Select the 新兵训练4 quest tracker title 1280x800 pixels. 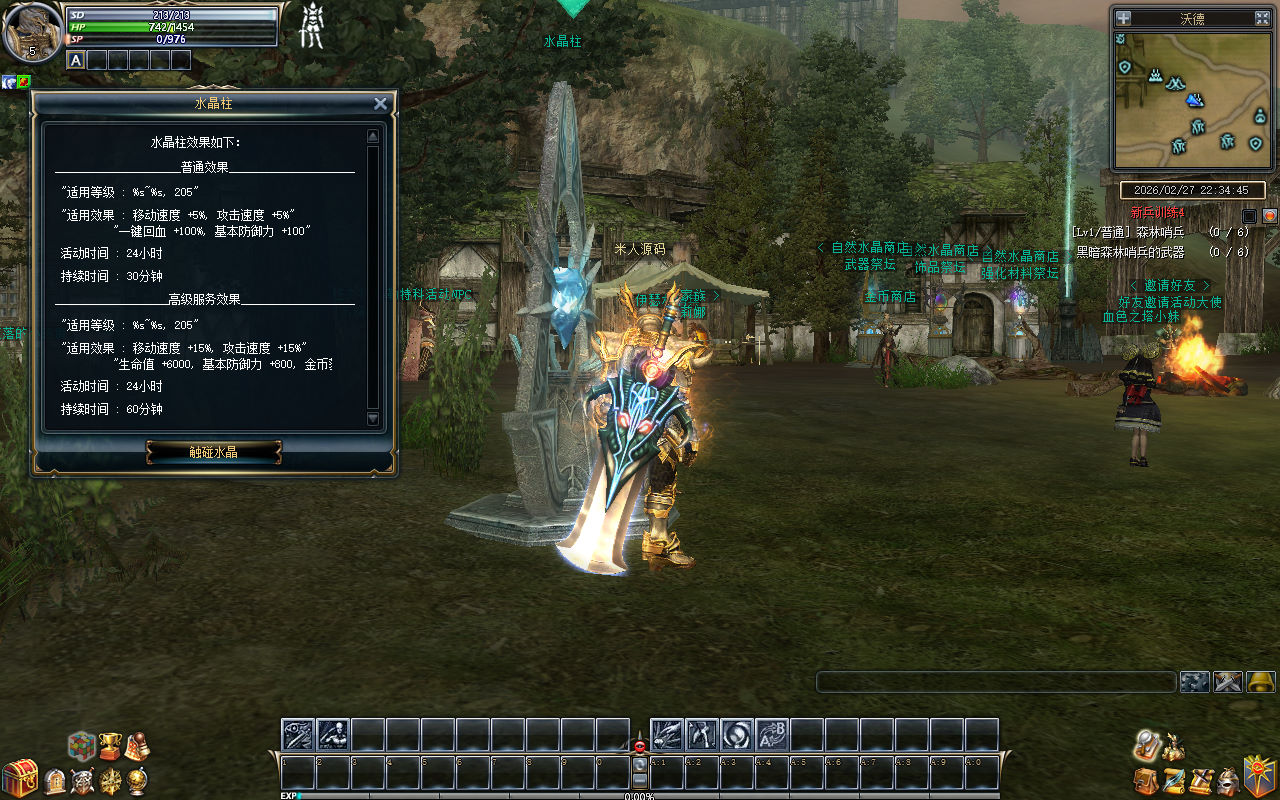click(x=1157, y=213)
